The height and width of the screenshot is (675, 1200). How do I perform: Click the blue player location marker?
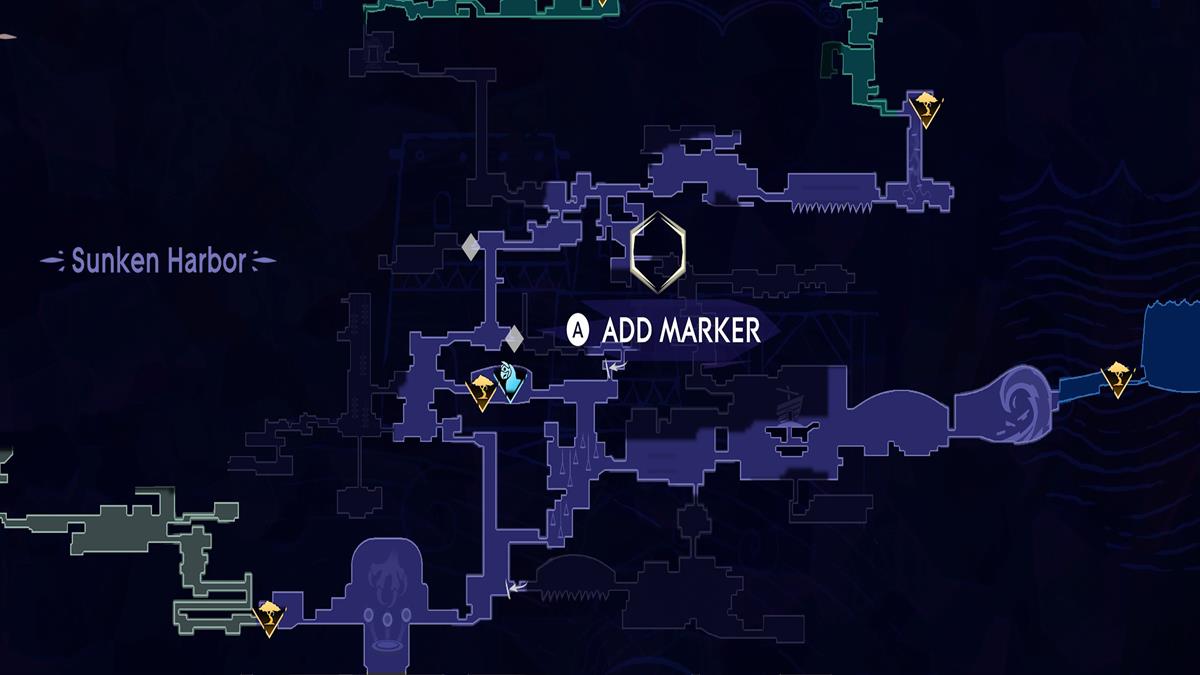(513, 382)
